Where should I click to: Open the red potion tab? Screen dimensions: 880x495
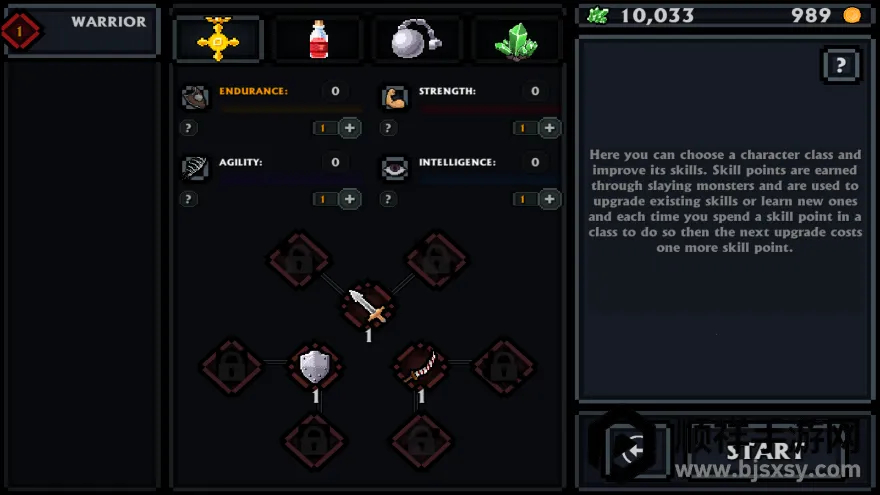(x=318, y=39)
